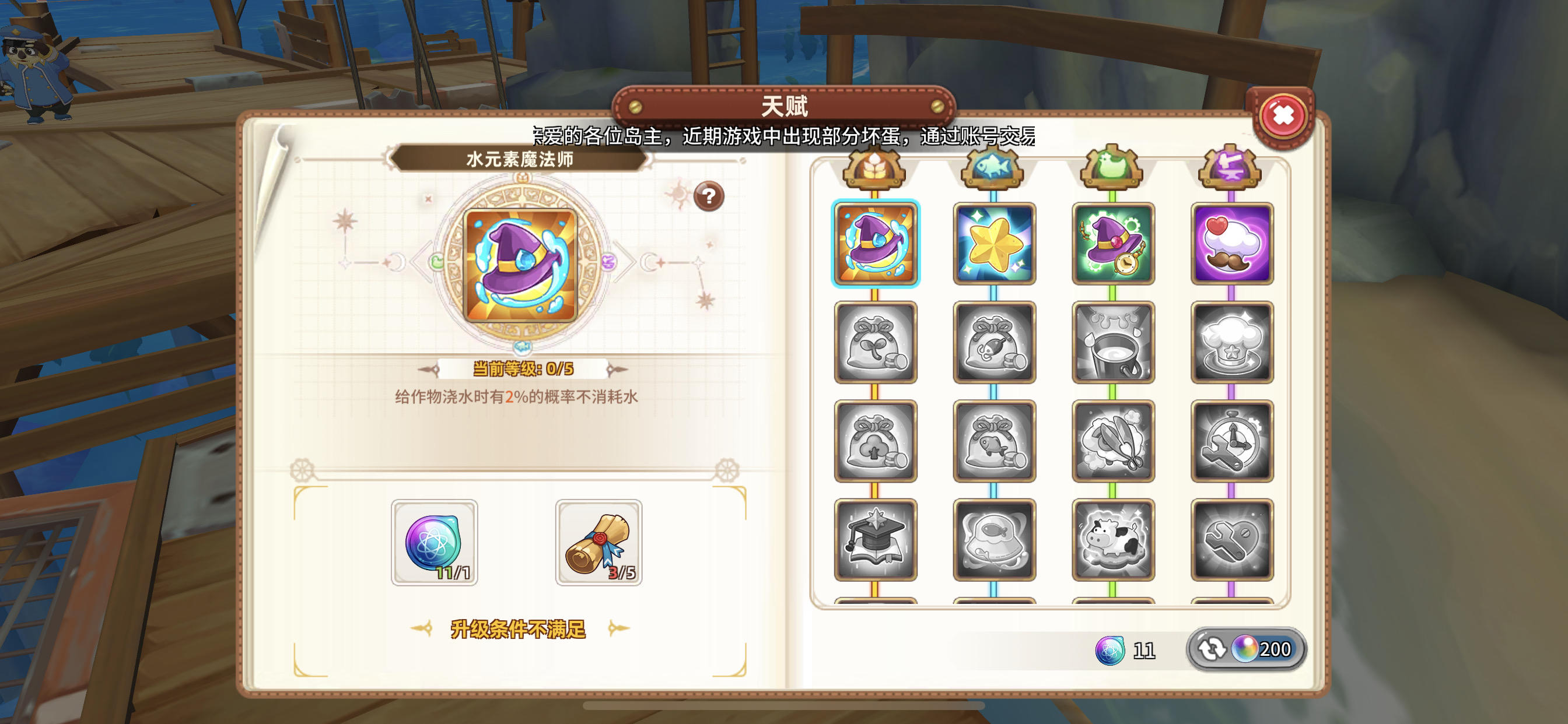
Task: Click the refresh button showing 200
Action: [1245, 649]
